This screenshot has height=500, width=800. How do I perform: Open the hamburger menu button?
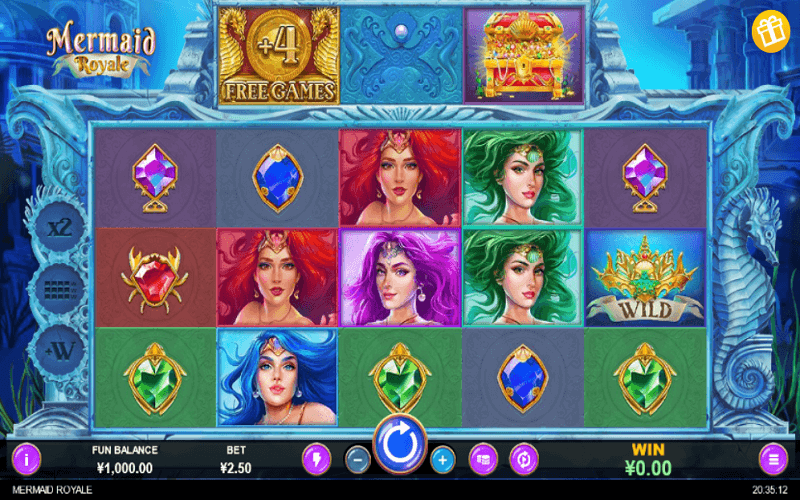point(773,459)
